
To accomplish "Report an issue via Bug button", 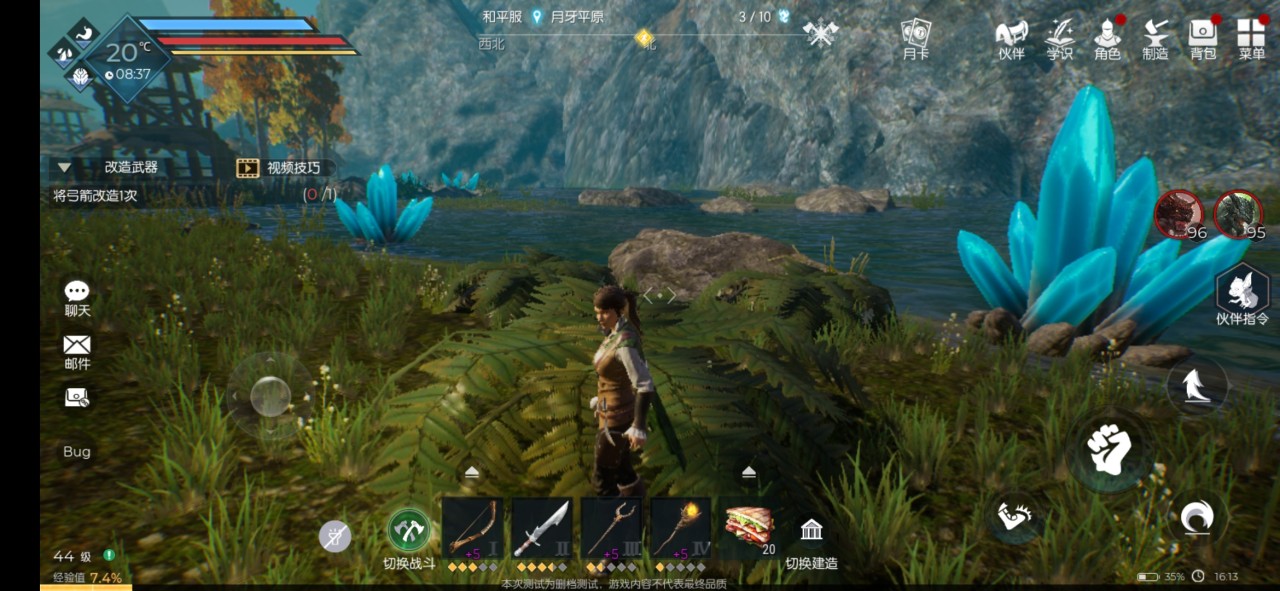I will click(x=77, y=452).
